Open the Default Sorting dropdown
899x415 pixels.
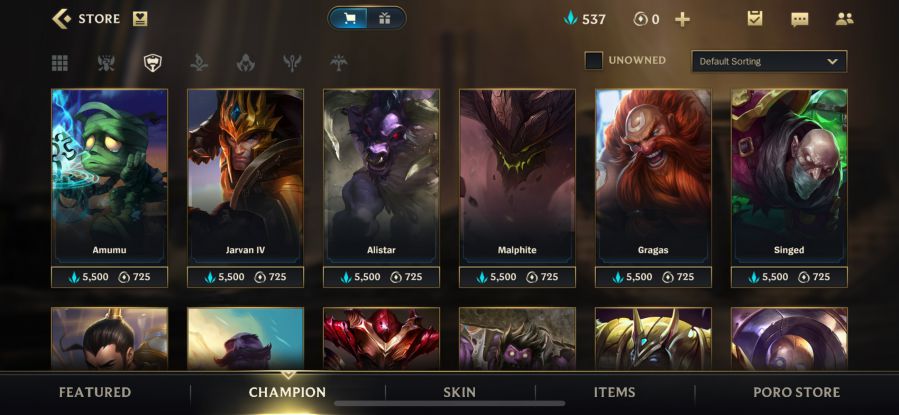coord(768,61)
